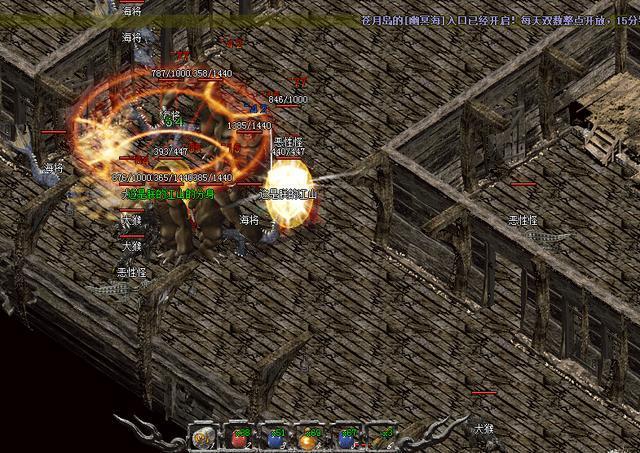640x453 pixels.
Task: Drink the red health potion
Action: point(239,437)
